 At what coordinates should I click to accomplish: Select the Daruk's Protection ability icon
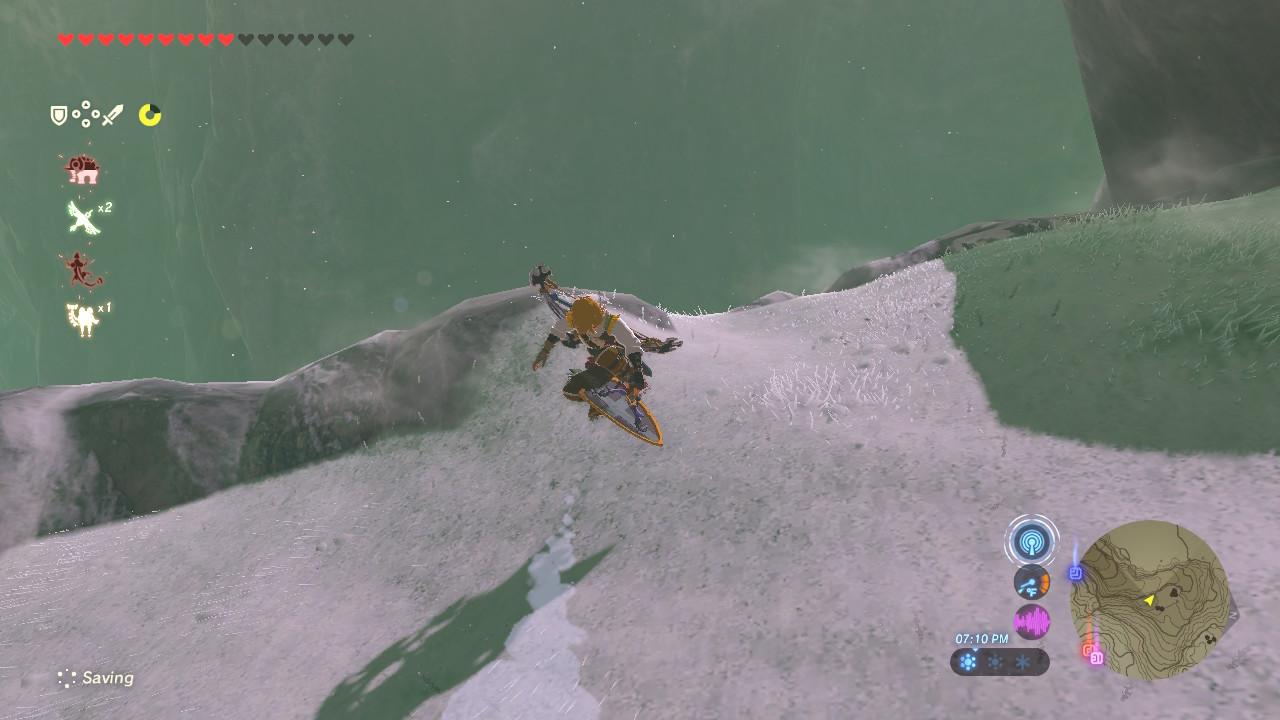coord(80,171)
